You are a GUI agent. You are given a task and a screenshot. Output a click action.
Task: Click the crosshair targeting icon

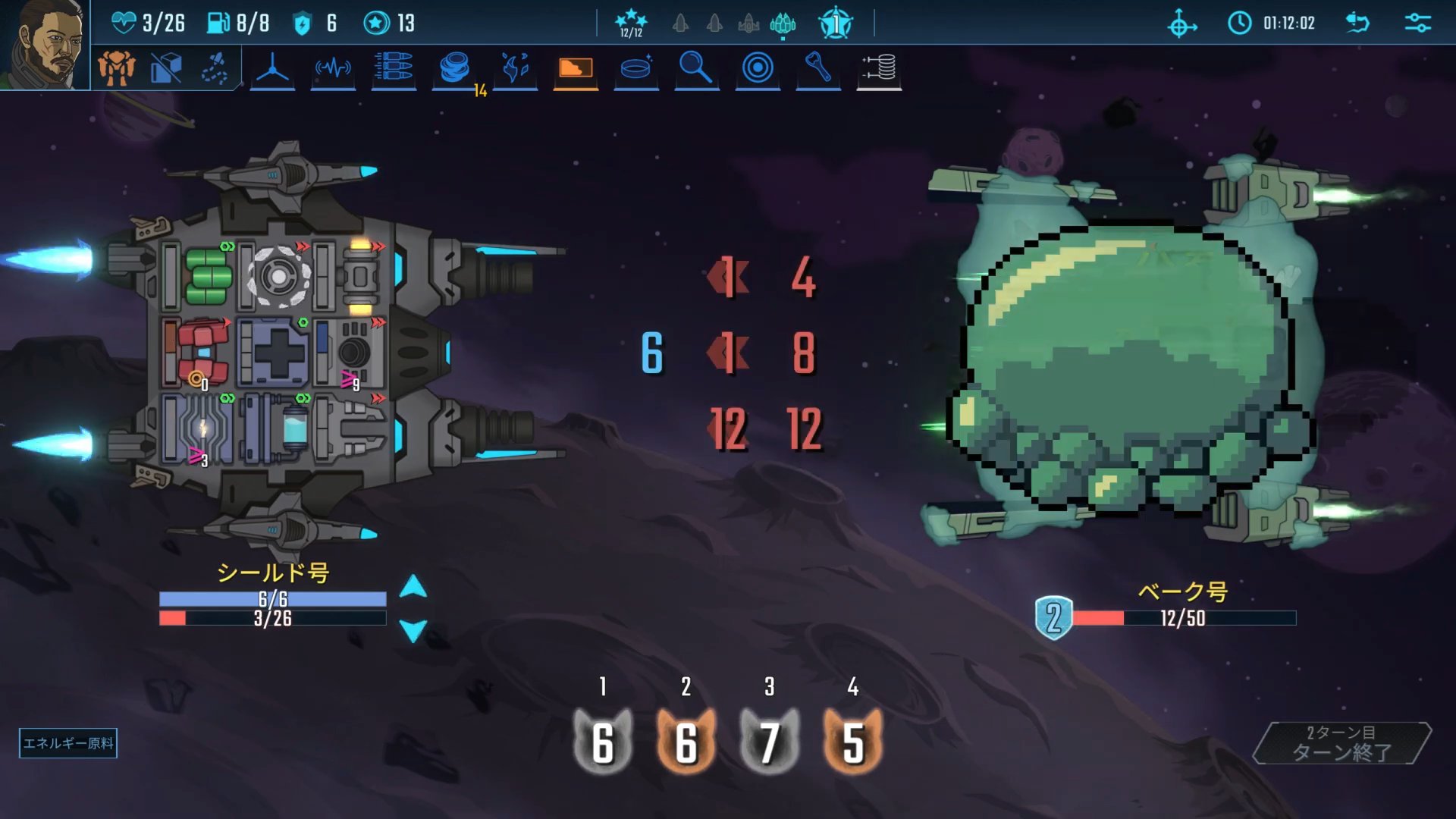tap(1181, 24)
